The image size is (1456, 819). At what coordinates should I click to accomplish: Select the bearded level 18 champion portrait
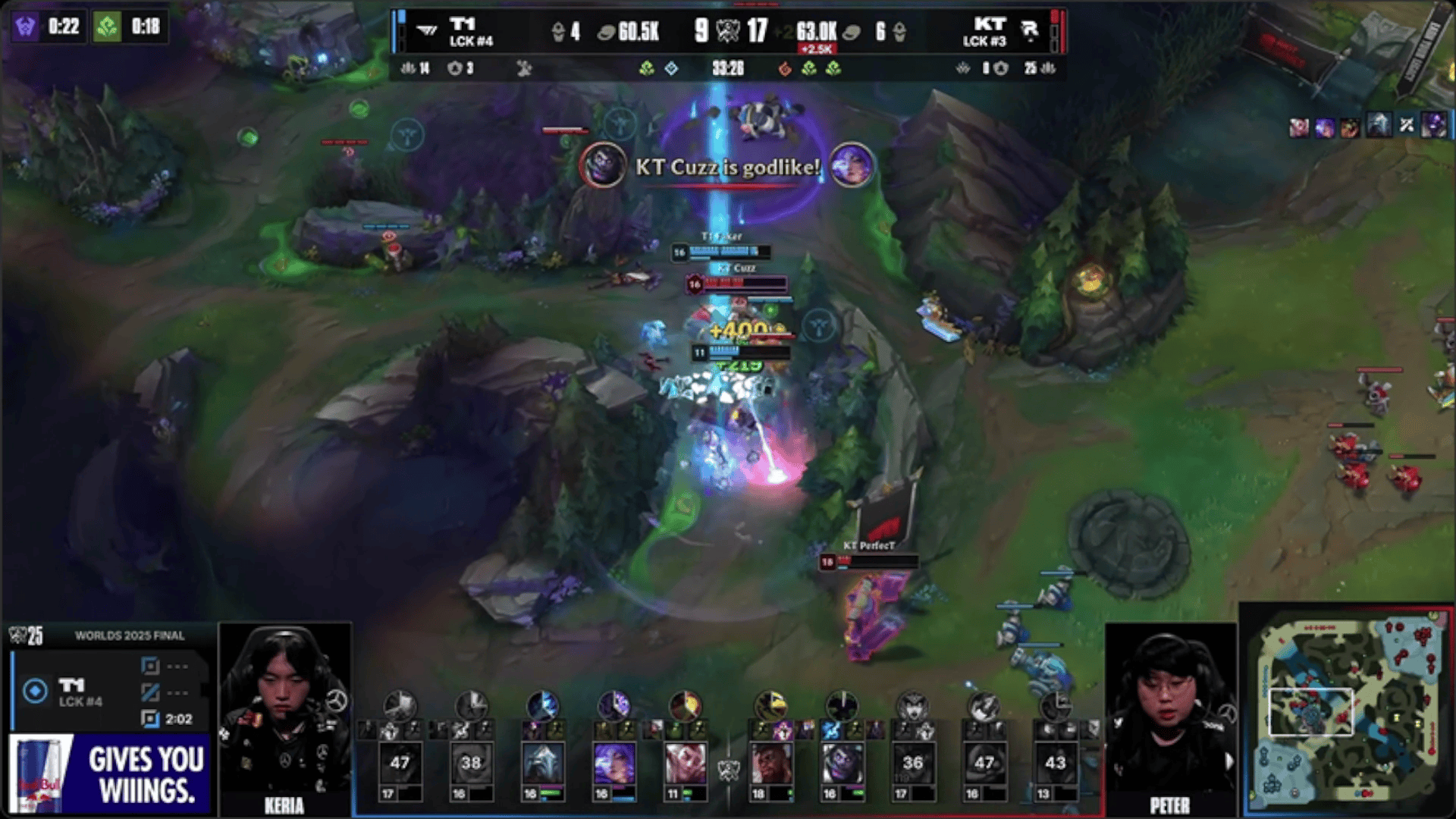770,762
